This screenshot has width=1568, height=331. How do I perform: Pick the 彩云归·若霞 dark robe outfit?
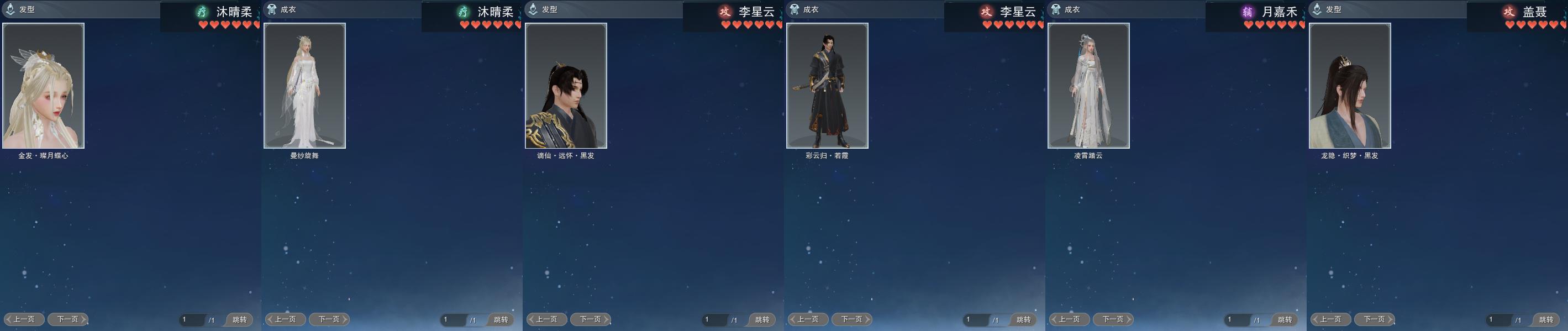827,86
